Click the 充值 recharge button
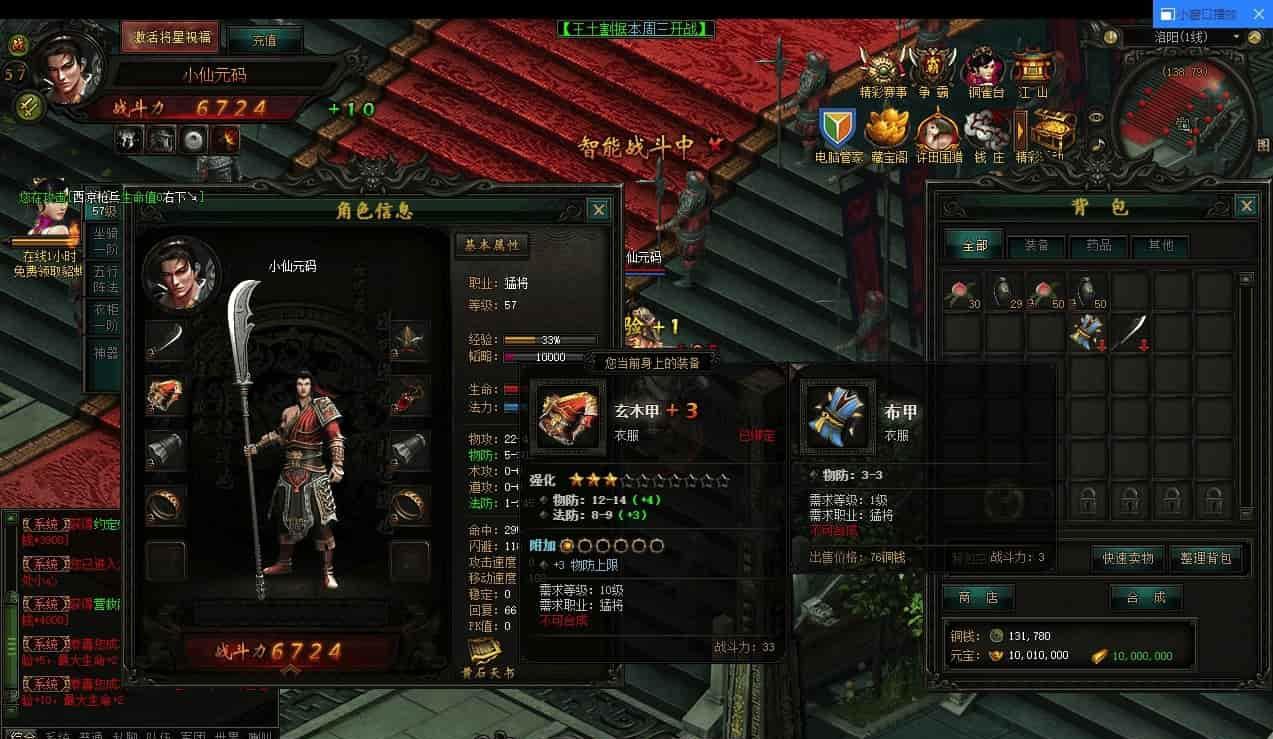 tap(264, 41)
